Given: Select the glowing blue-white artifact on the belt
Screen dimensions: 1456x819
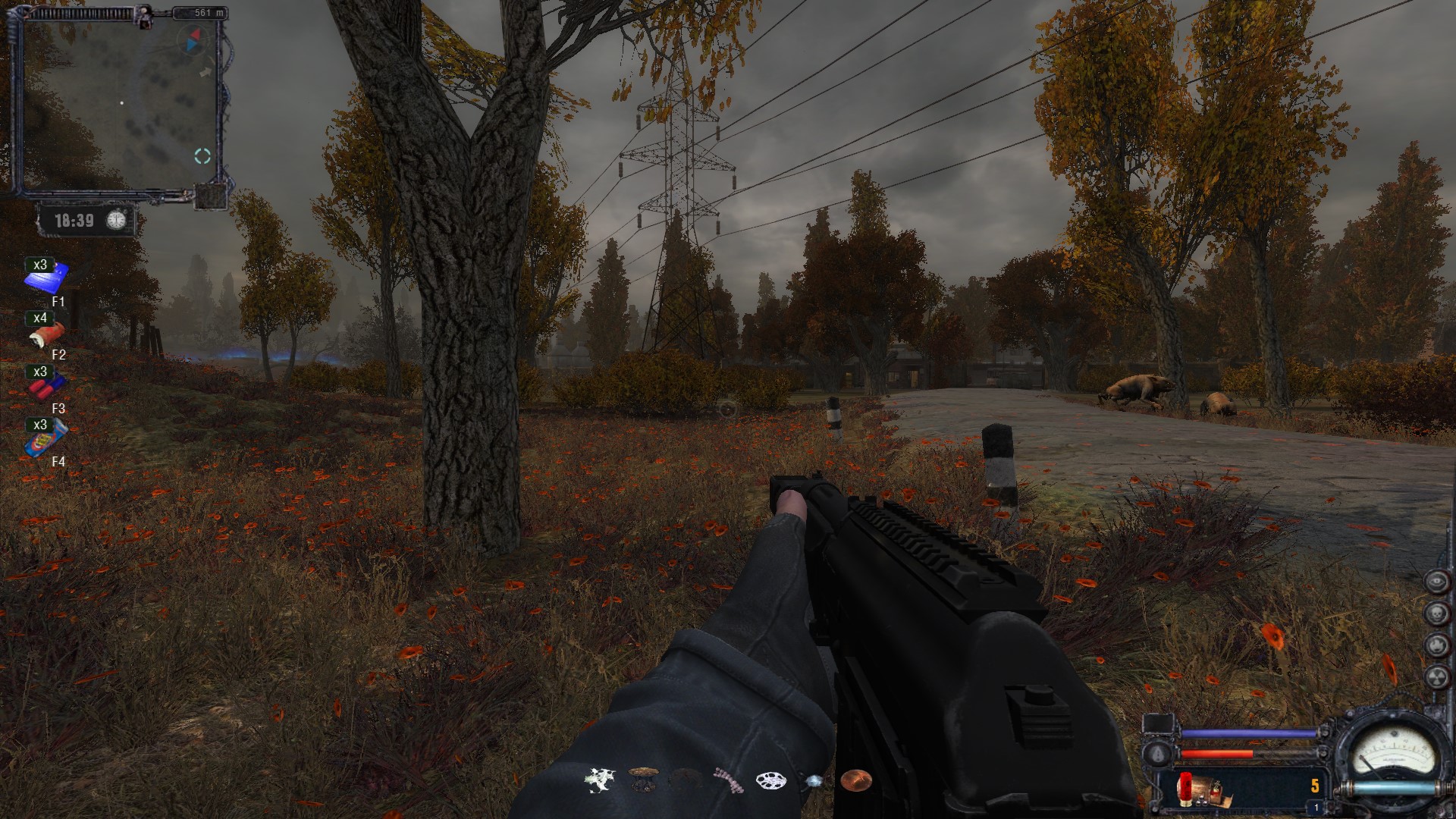Looking at the screenshot, I should [x=814, y=780].
